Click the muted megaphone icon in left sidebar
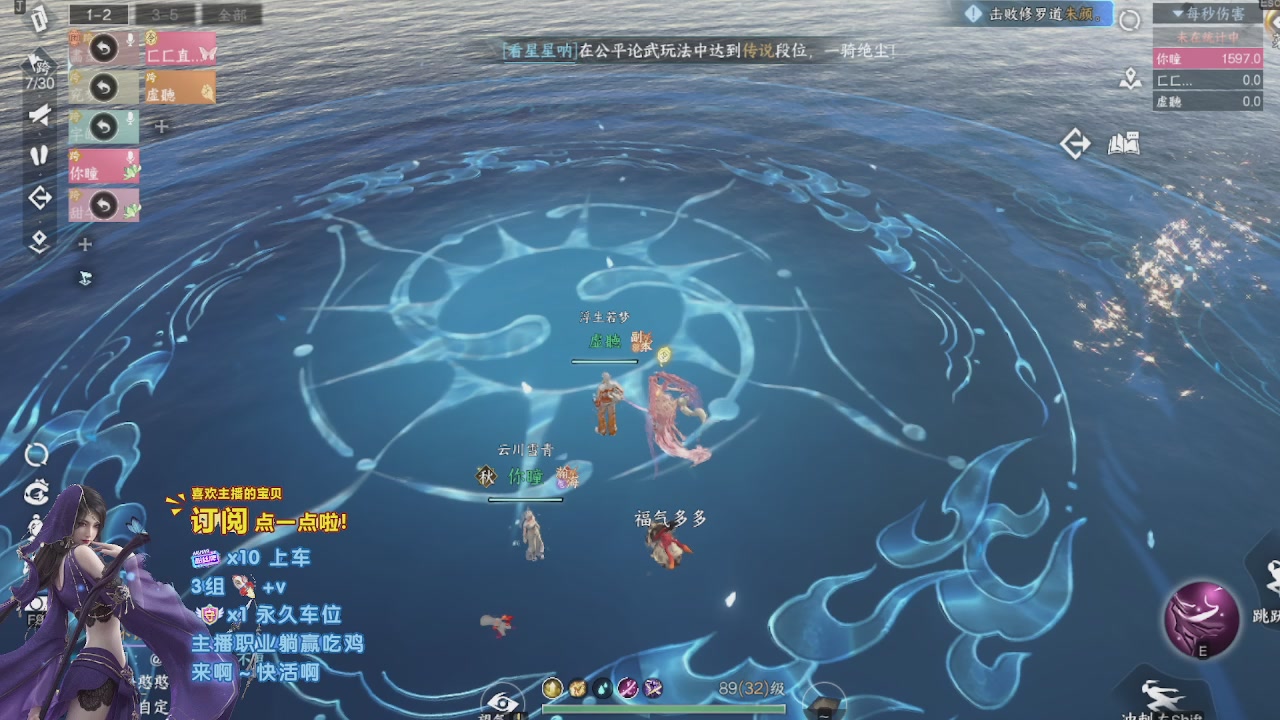Viewport: 1280px width, 720px height. 39,116
